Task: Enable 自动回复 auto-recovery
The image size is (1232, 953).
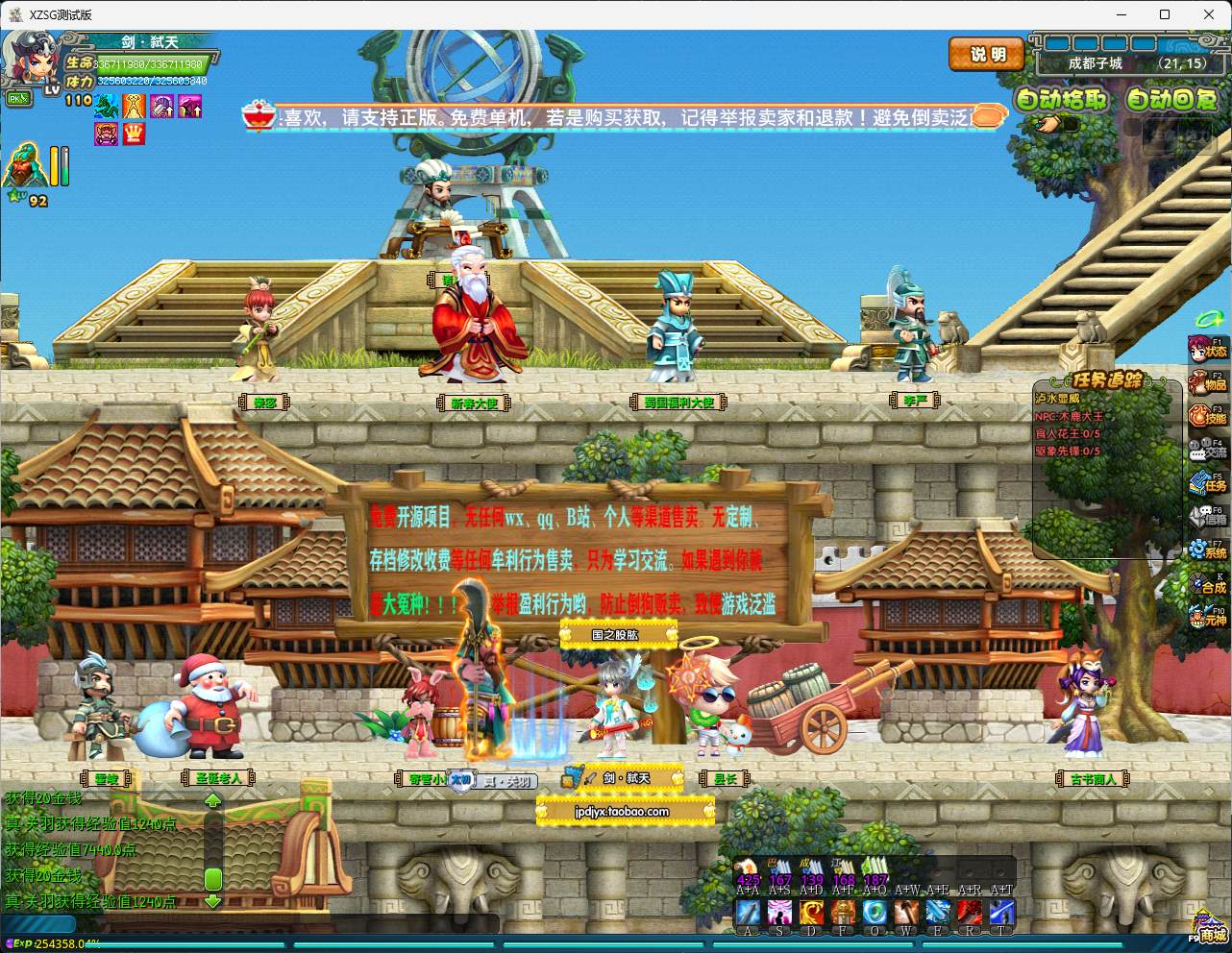Action: (1173, 99)
